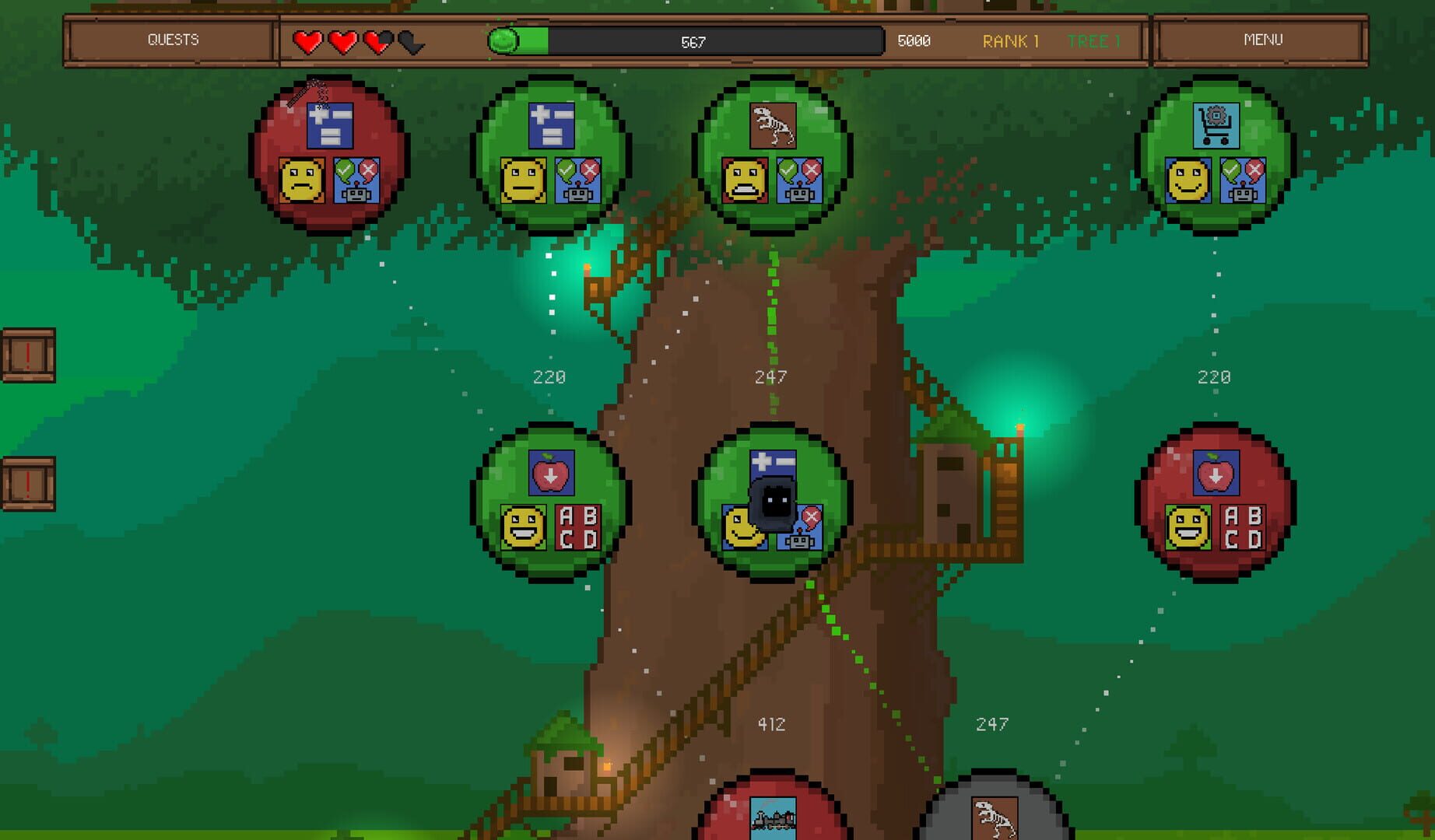Click the green knob on the XP progress bar
Screen dimensions: 1435x840
[504, 40]
